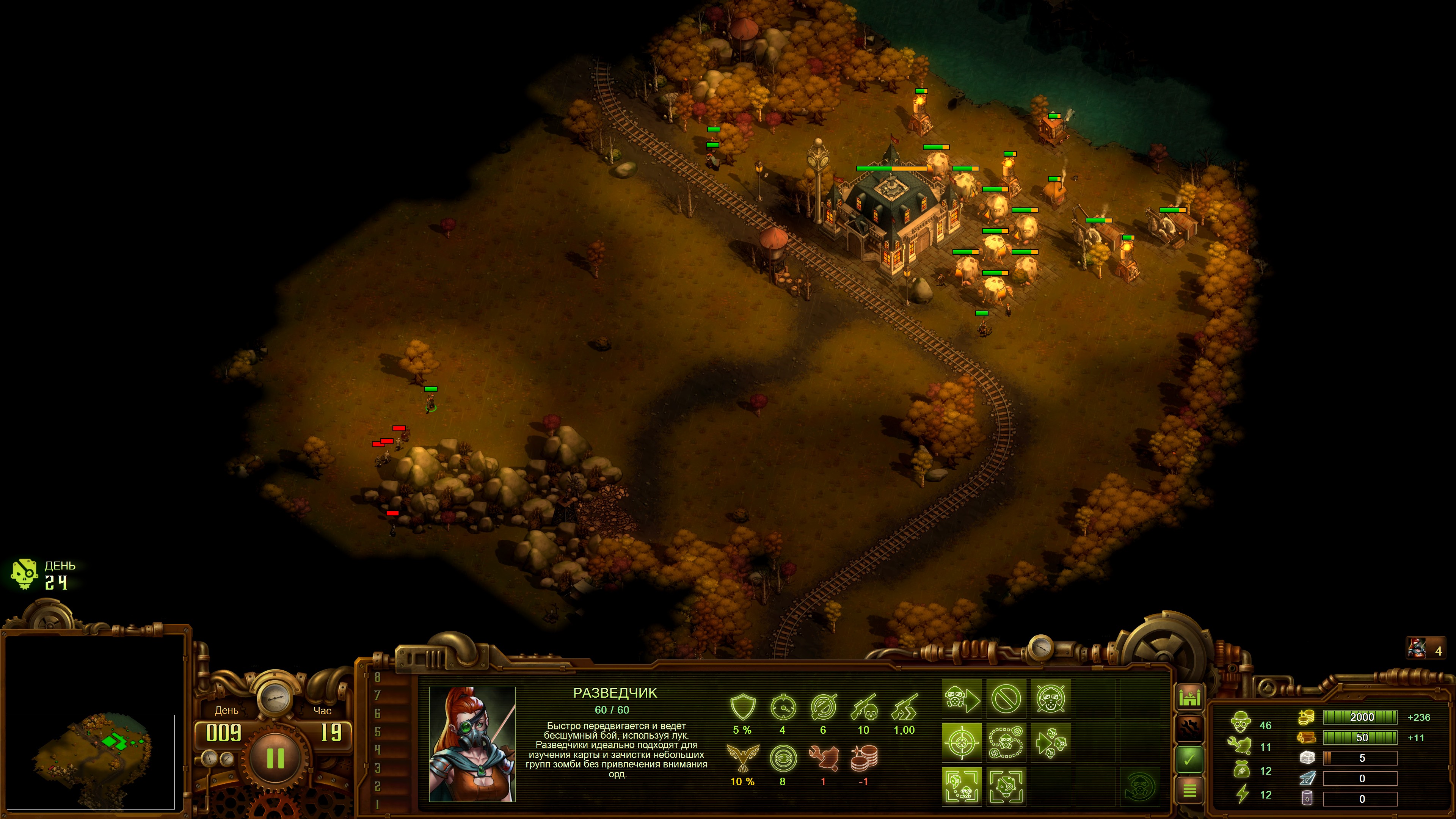Toggle the framed zombie-and-soldier targeting mode
Image resolution: width=1456 pixels, height=819 pixels.
tap(962, 787)
